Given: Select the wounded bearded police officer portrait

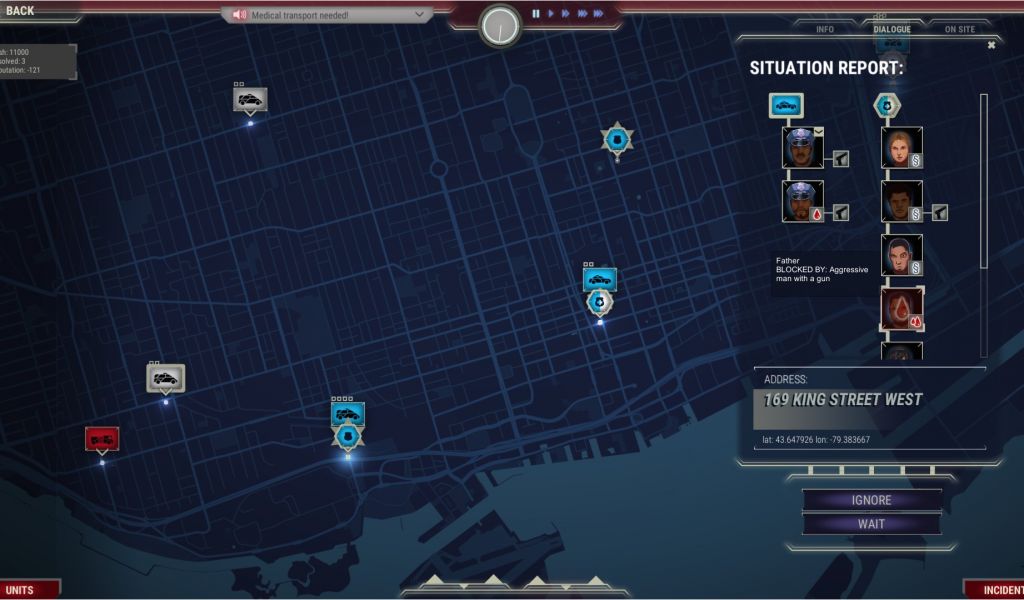Looking at the screenshot, I should coord(802,201).
